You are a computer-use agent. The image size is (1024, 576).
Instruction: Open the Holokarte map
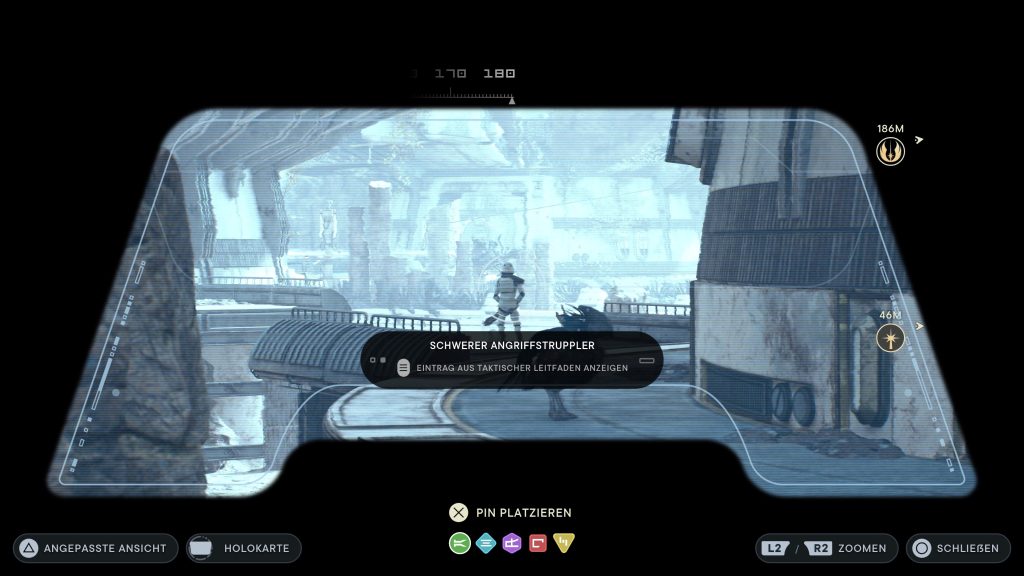[243, 548]
